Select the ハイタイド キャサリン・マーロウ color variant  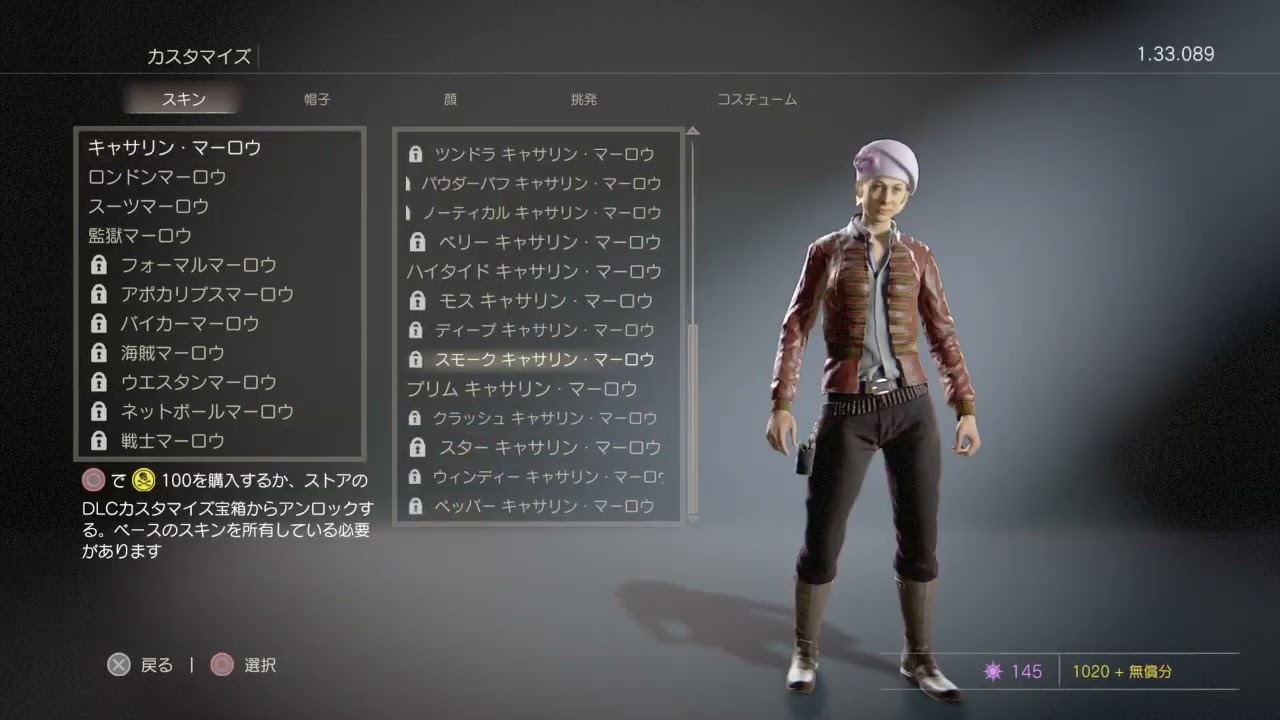[534, 271]
